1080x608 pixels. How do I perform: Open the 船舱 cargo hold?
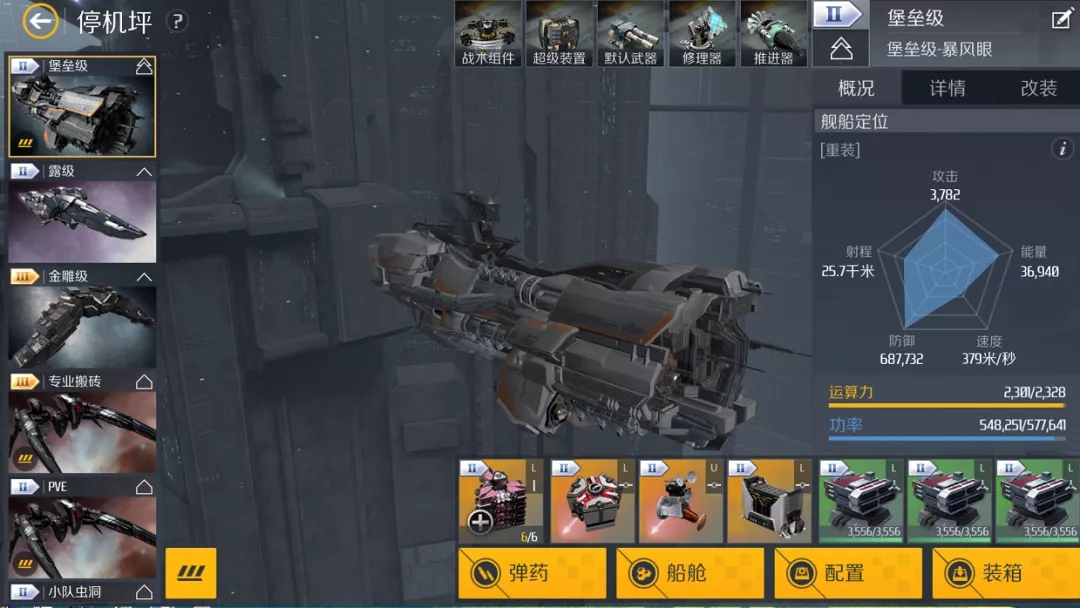click(690, 573)
